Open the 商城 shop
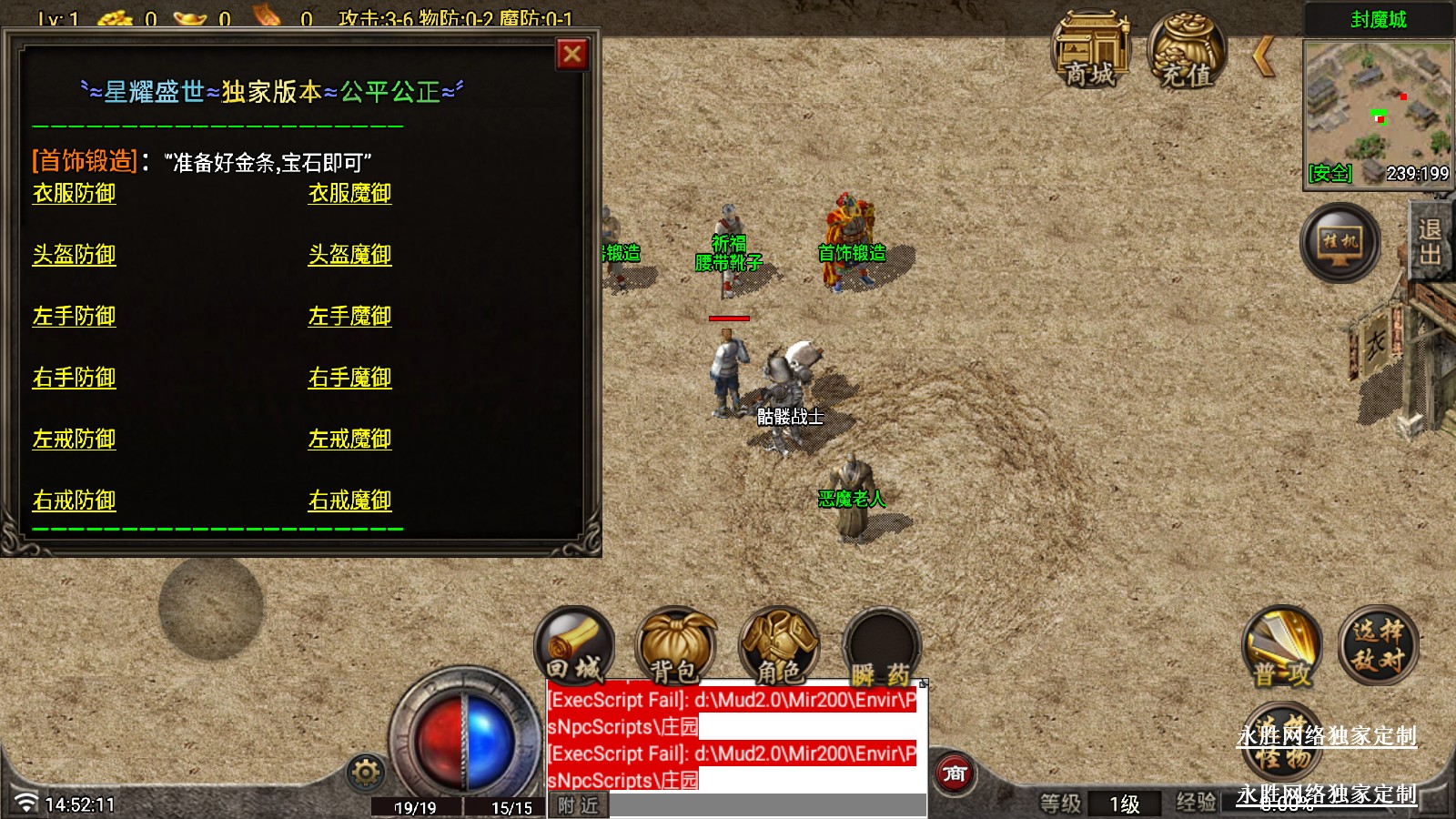 (1090, 50)
